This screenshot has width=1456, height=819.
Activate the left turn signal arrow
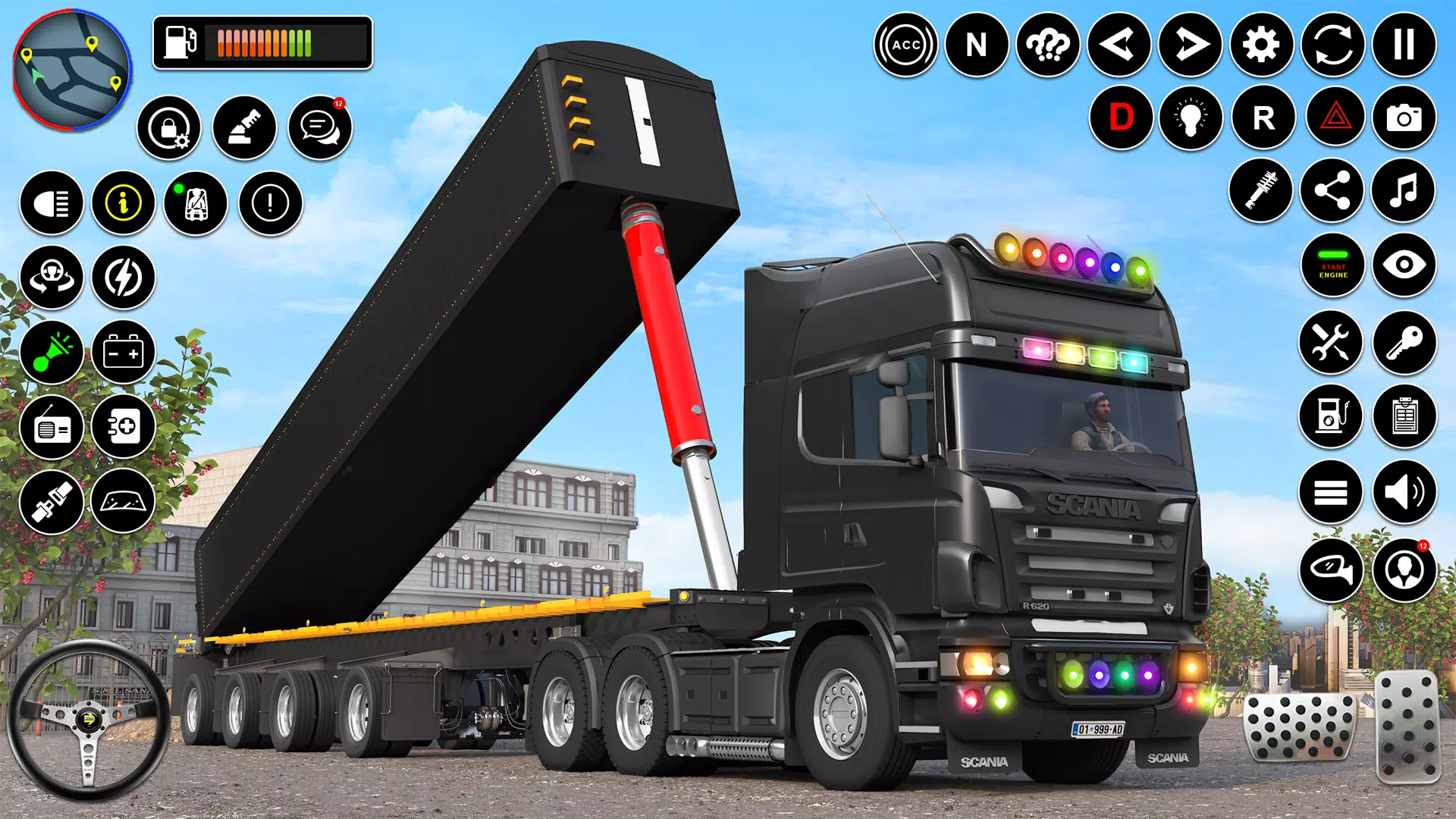click(x=1119, y=45)
